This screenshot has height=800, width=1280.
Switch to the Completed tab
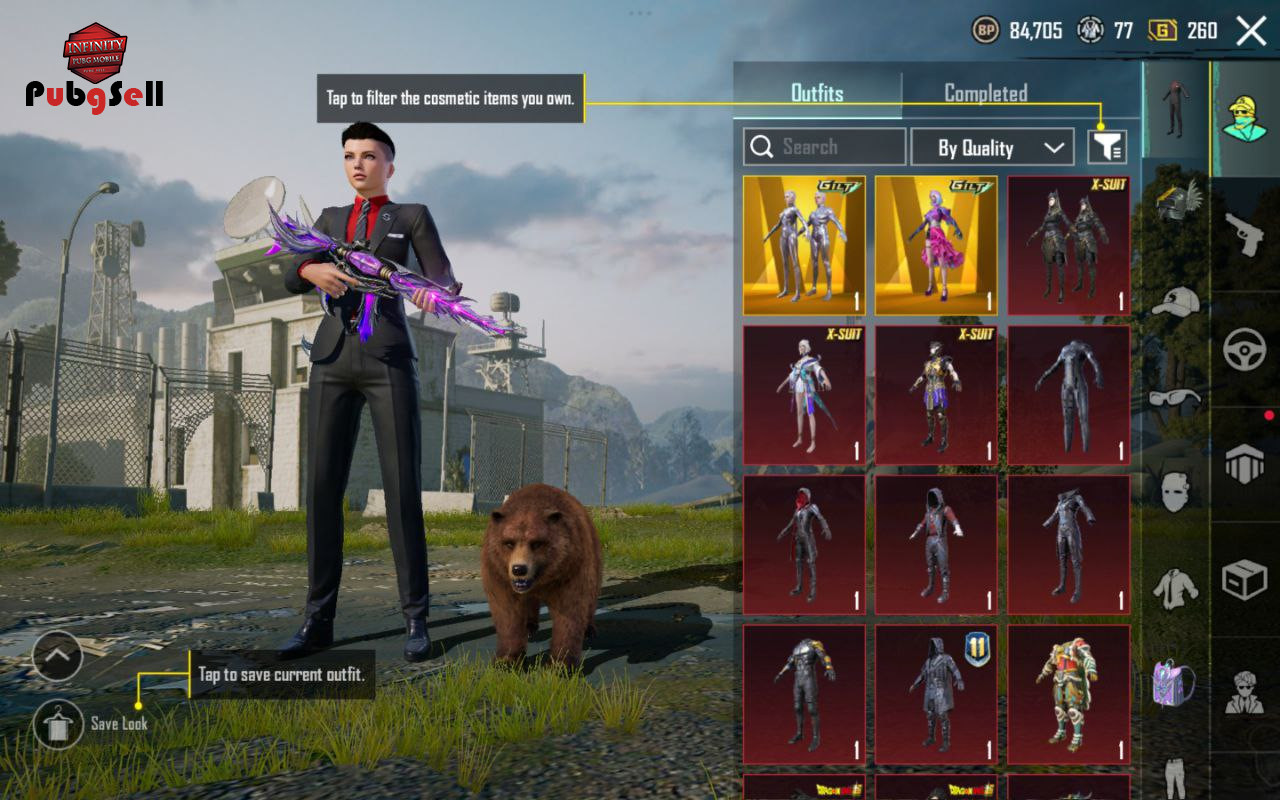[985, 93]
